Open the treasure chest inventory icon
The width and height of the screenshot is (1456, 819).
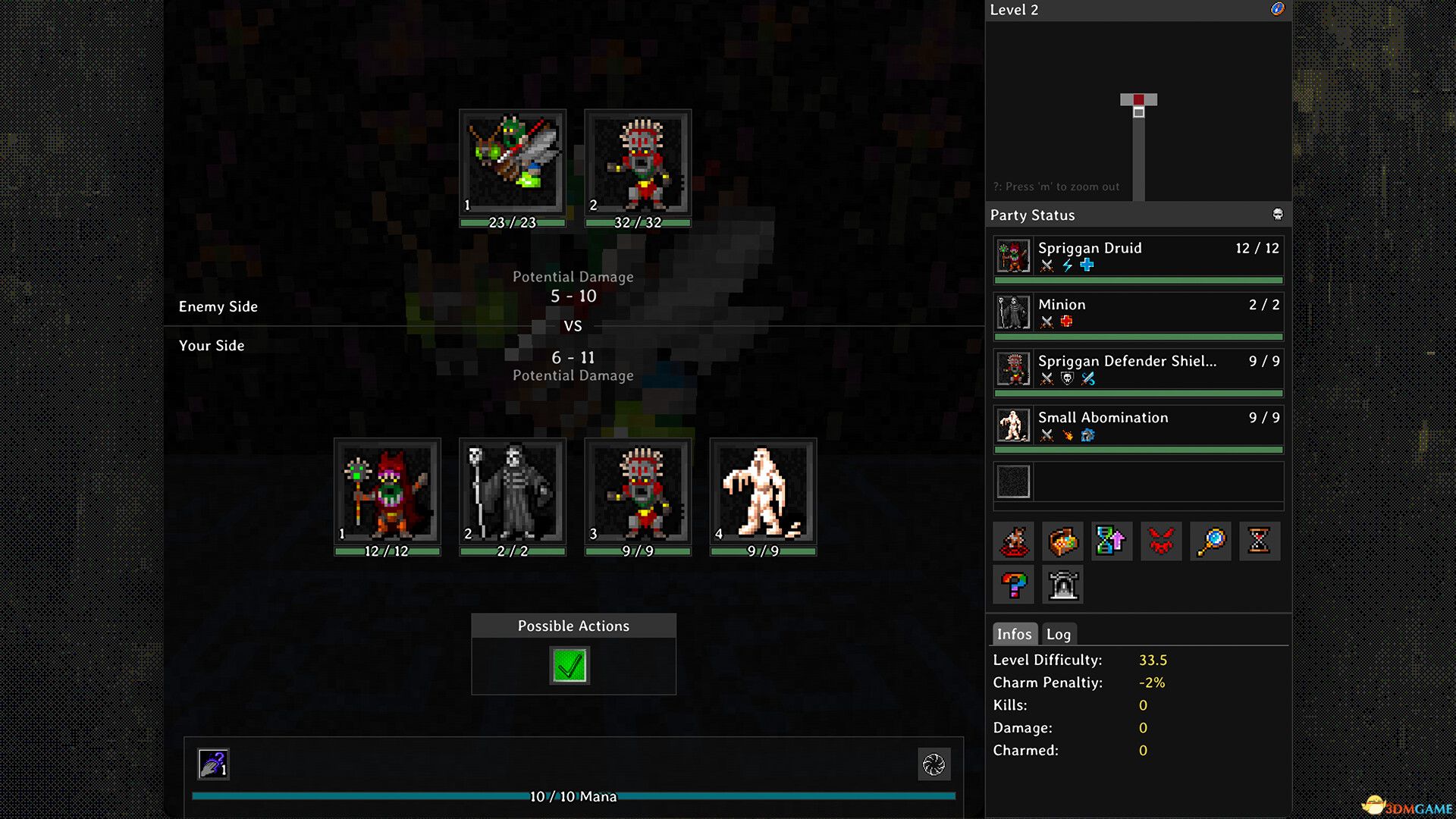(1062, 541)
